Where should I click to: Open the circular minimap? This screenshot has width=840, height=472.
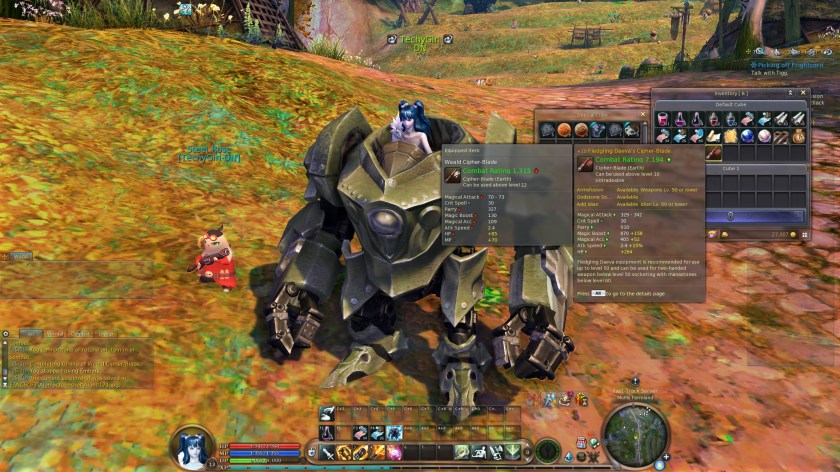pyautogui.click(x=634, y=431)
